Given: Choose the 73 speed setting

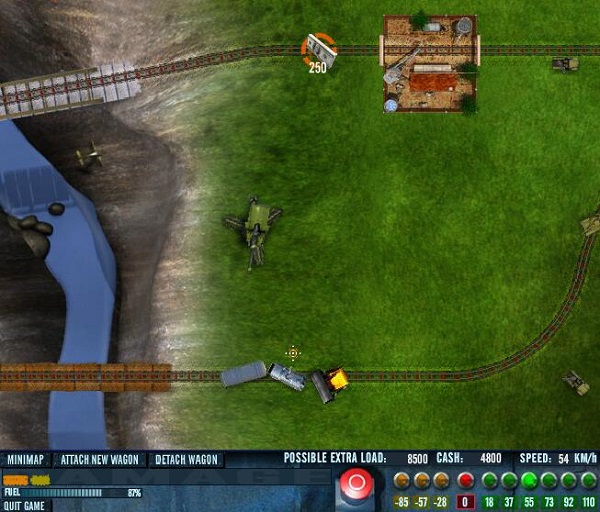Looking at the screenshot, I should 549,481.
